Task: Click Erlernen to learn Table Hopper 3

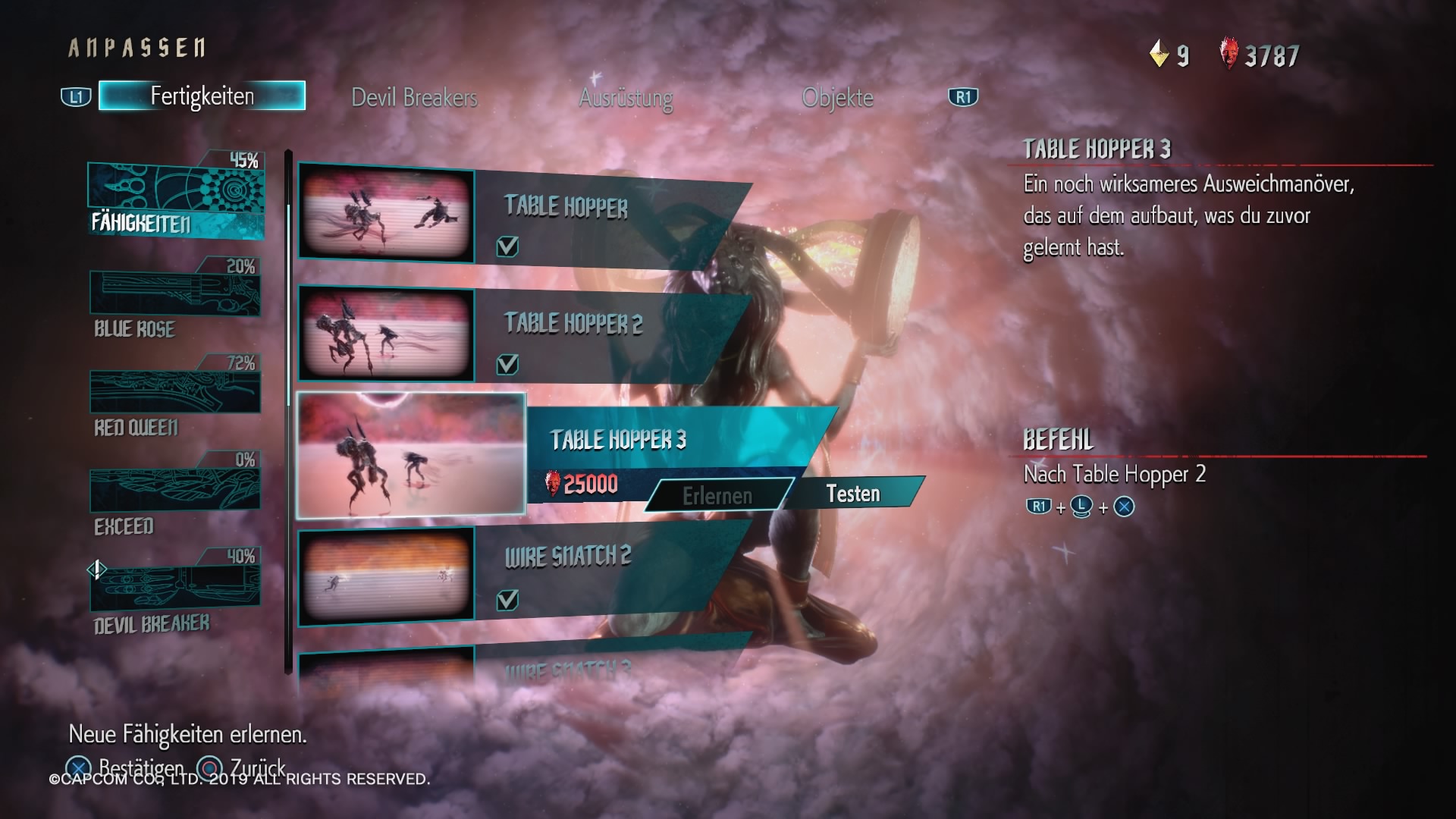Action: tap(717, 496)
